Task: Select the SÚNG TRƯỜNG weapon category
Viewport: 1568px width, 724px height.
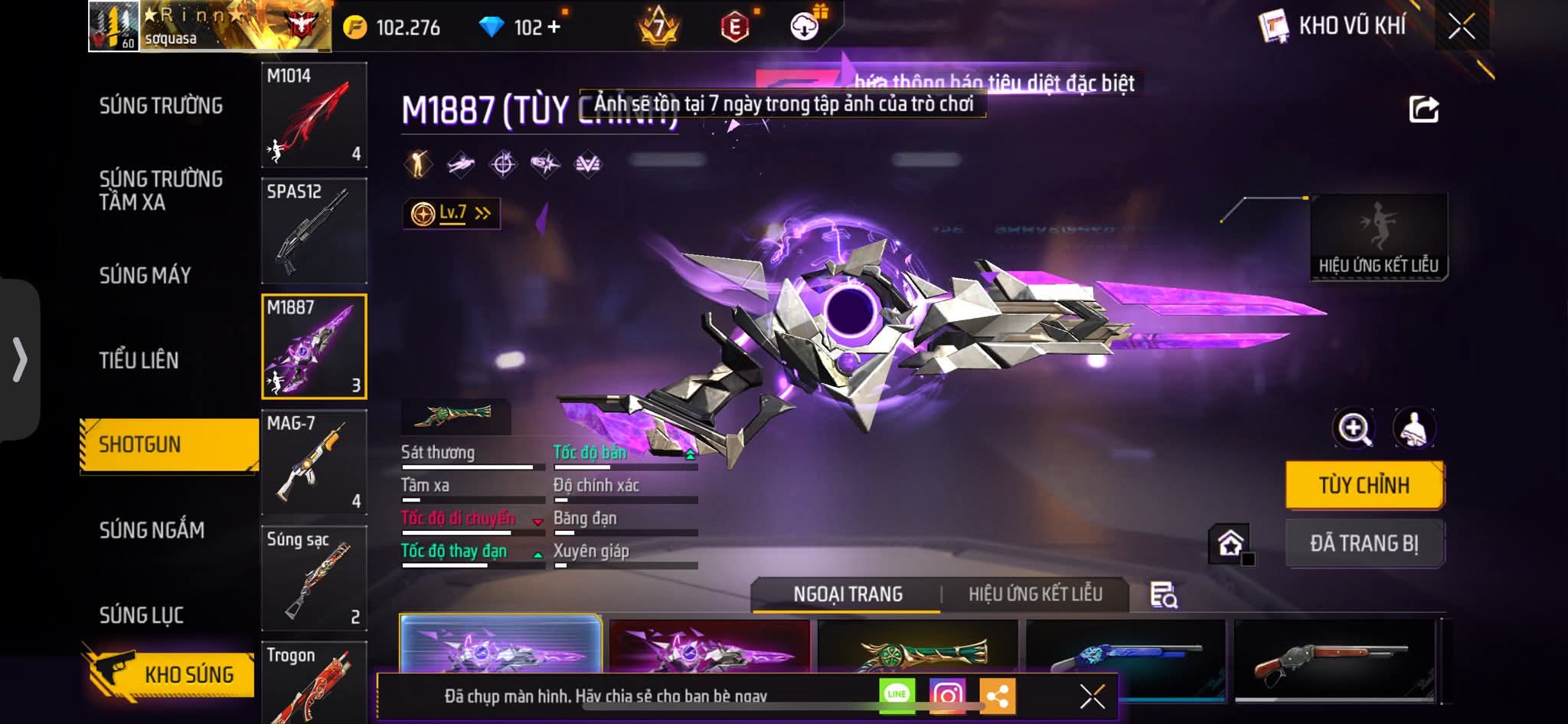Action: click(161, 106)
